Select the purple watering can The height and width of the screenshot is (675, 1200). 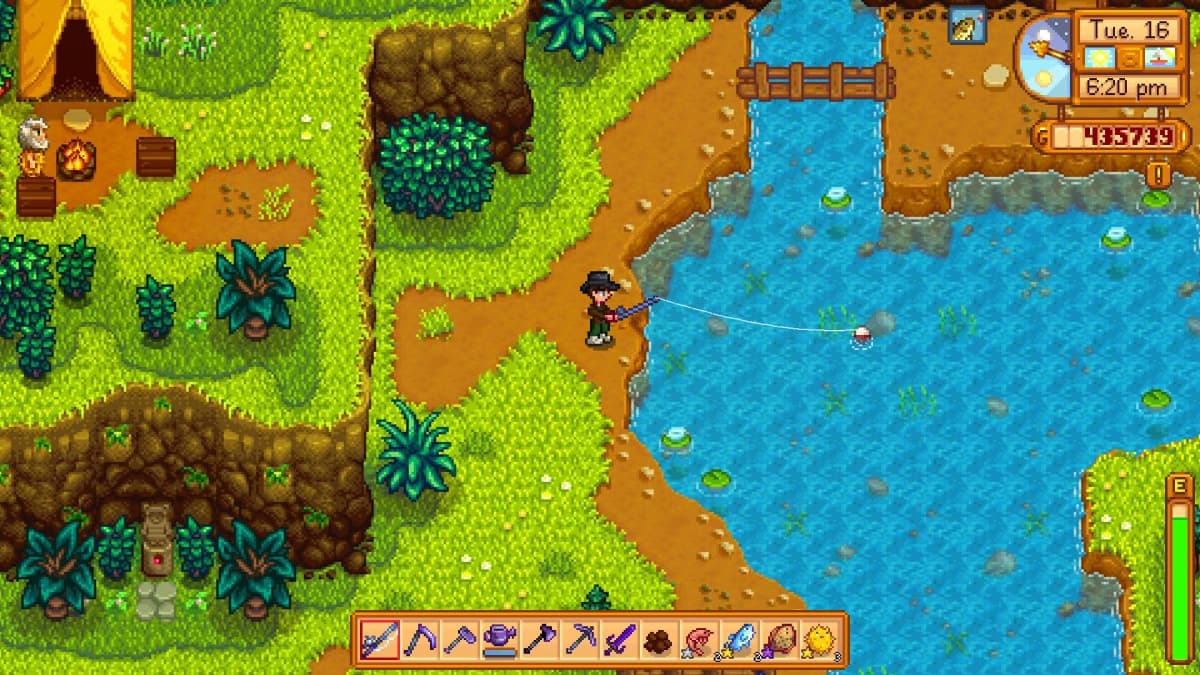tap(499, 640)
